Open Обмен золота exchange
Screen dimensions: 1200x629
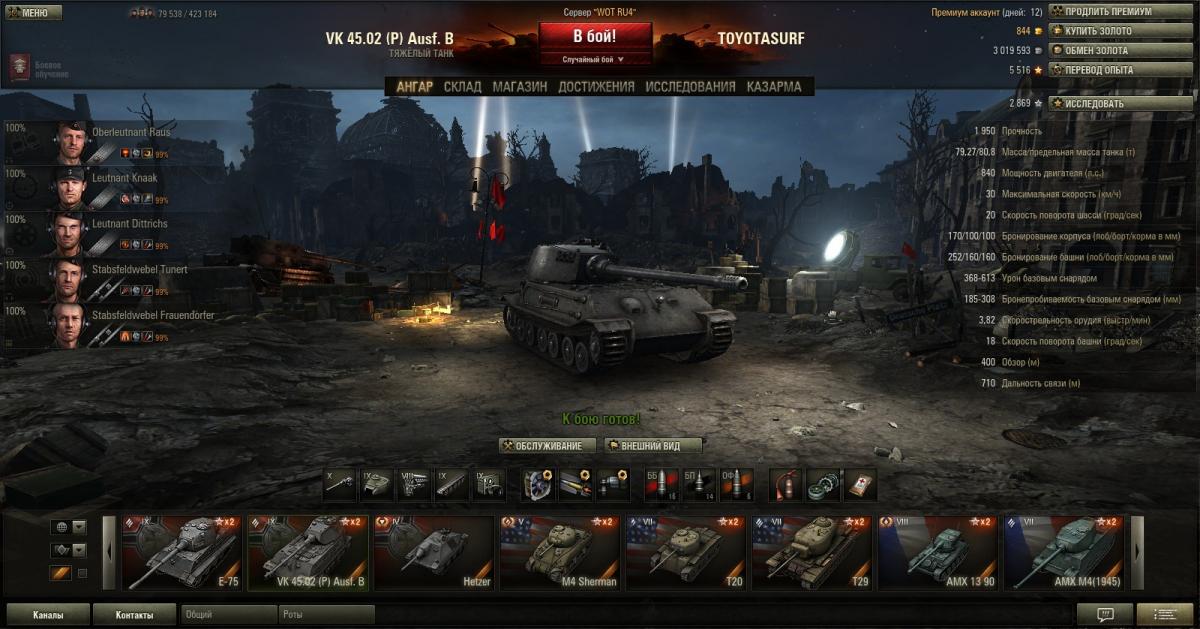[1120, 50]
